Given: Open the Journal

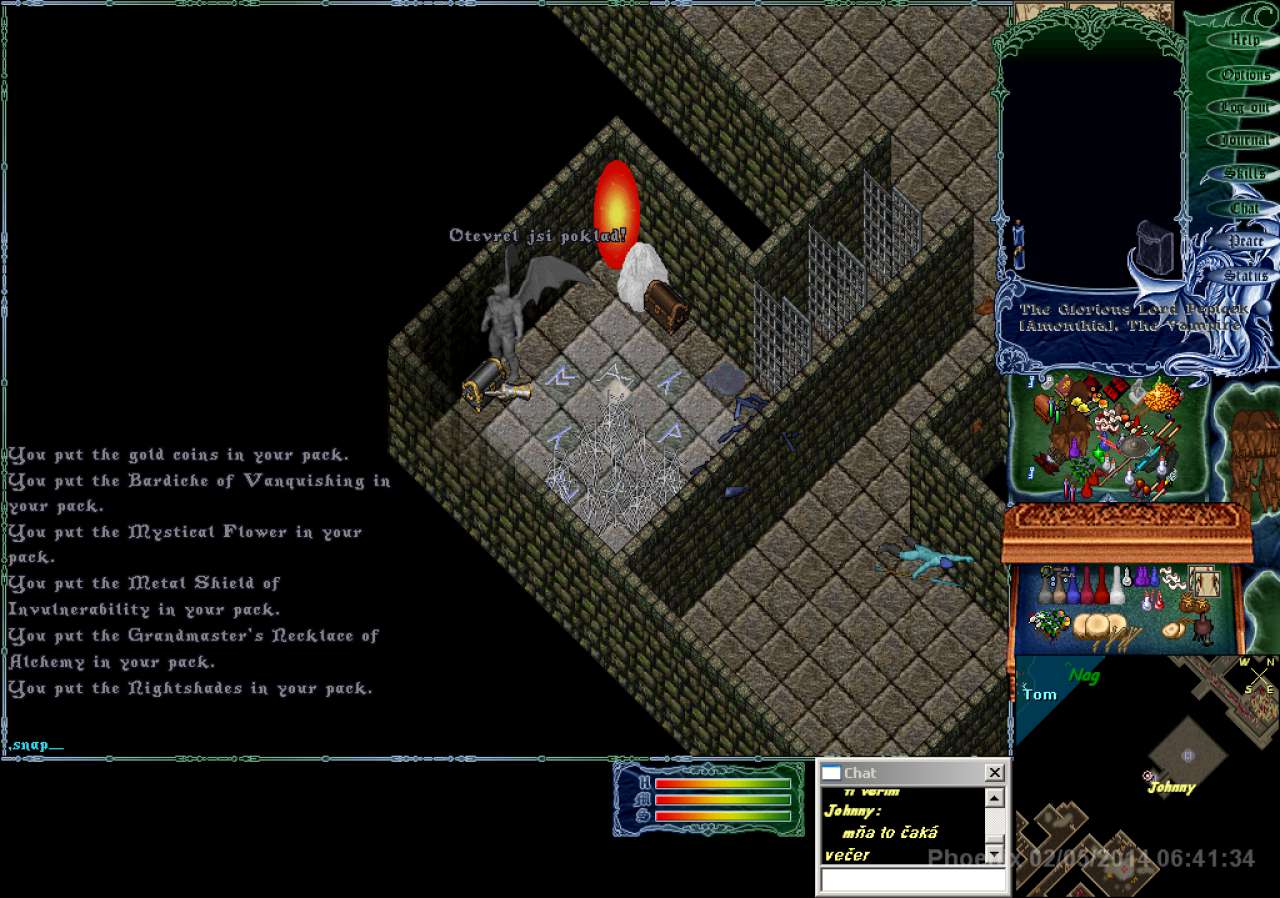Looking at the screenshot, I should 1244,141.
